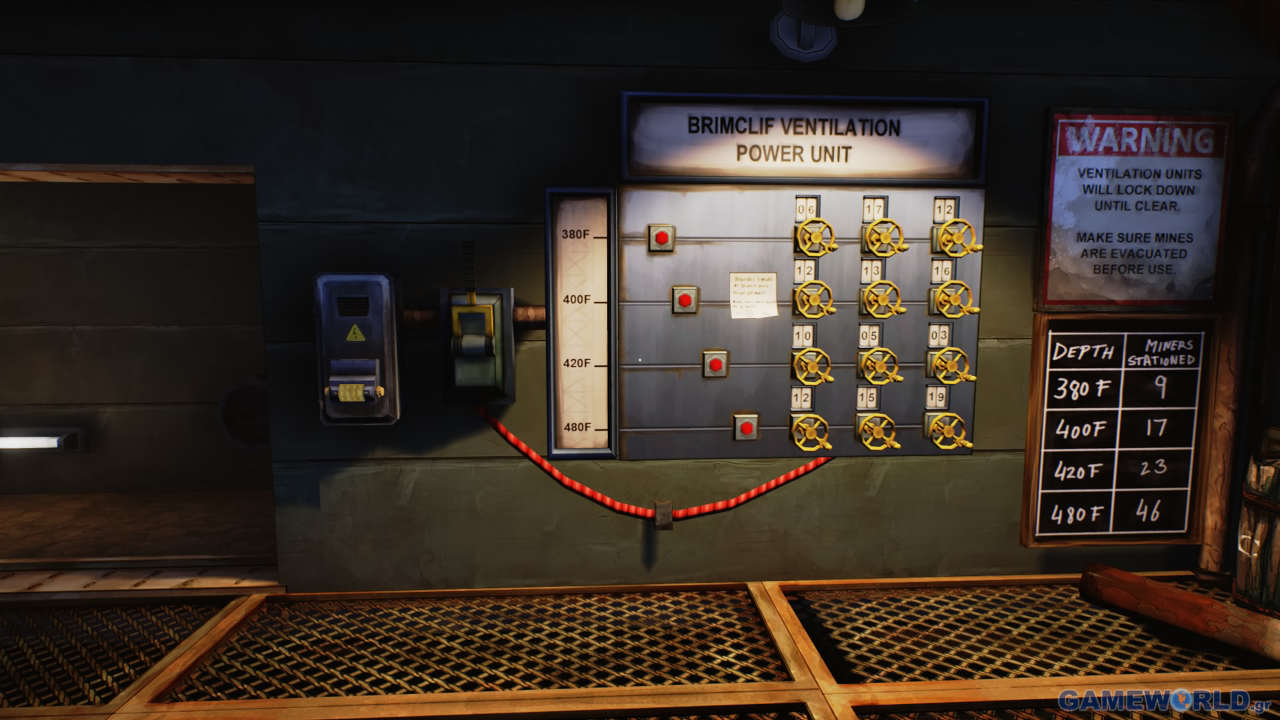Turn the valve labeled 10
The image size is (1280, 720).
(811, 365)
